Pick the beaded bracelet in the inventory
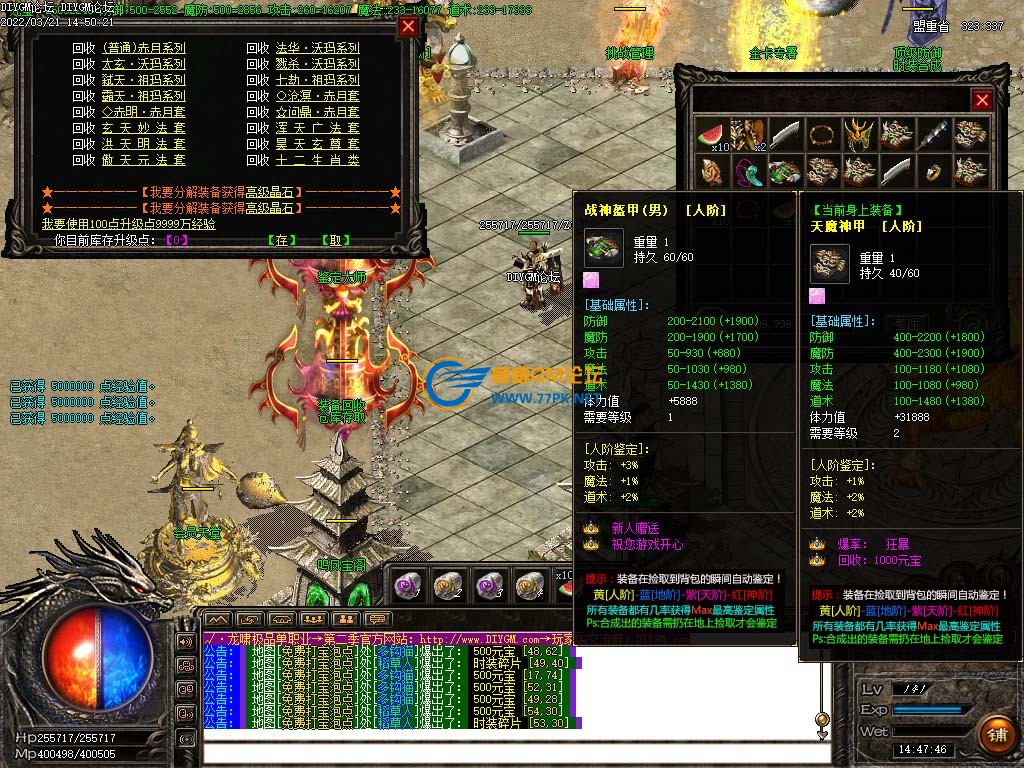This screenshot has width=1024, height=768. (821, 134)
